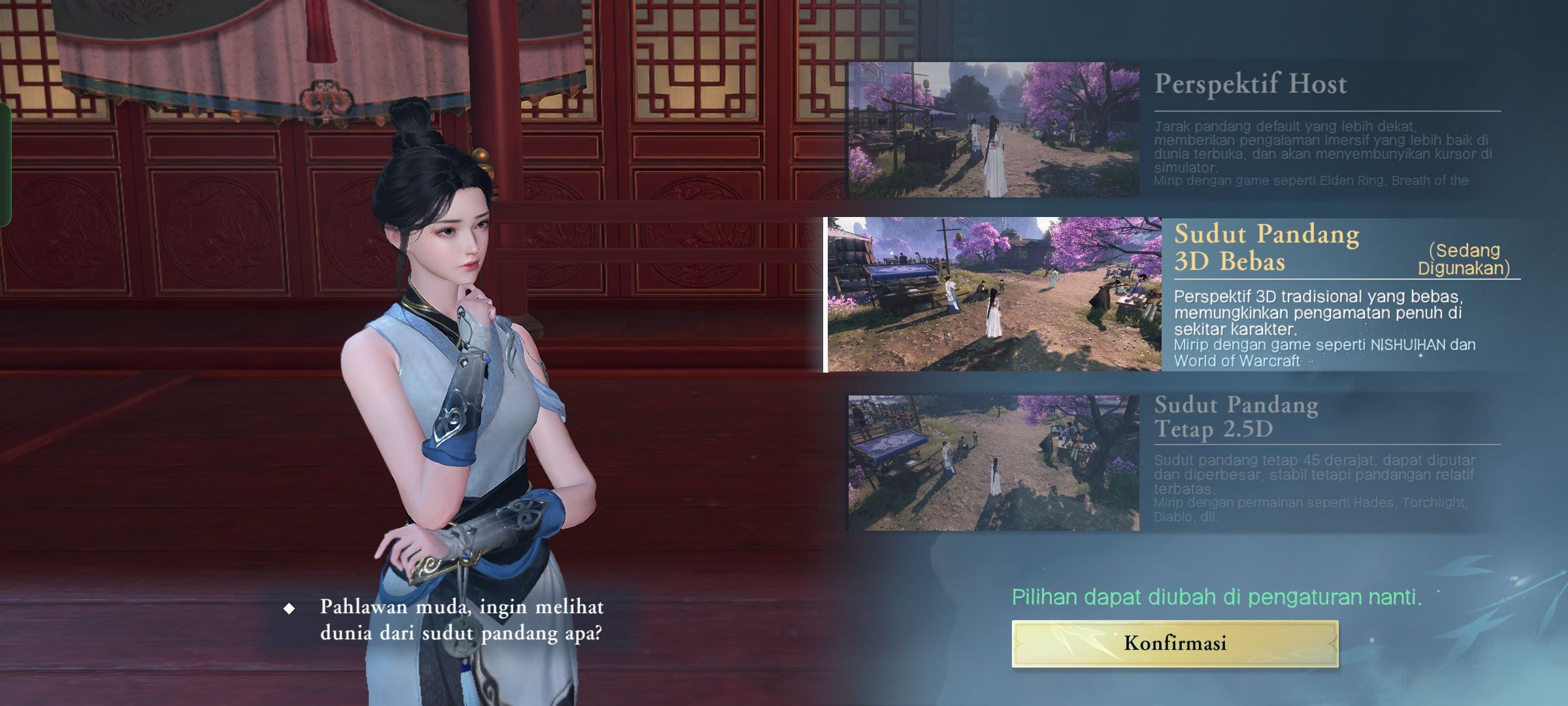Choose the Perspektif Host camera option

point(1250,84)
